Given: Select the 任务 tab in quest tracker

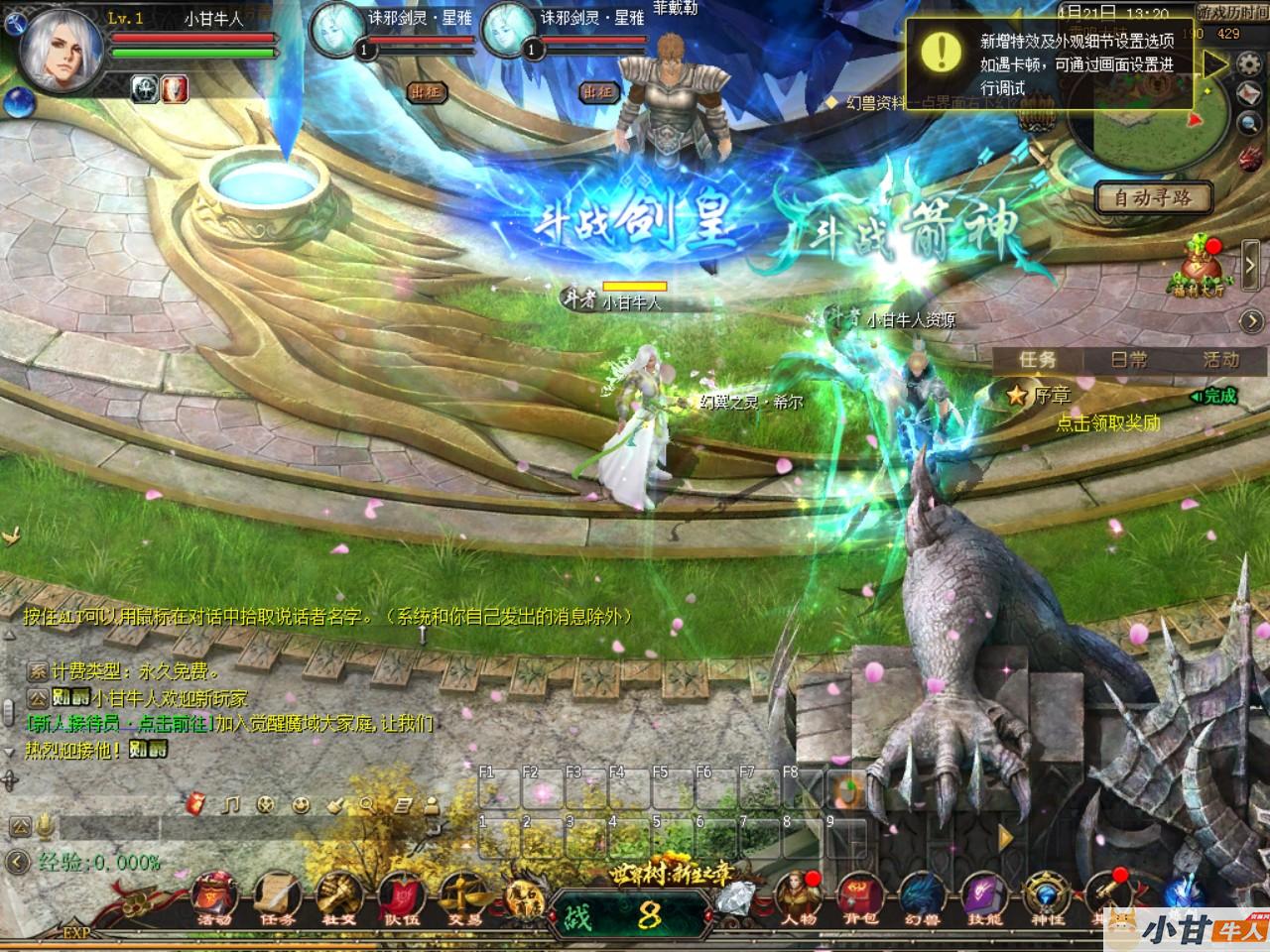Looking at the screenshot, I should (x=1038, y=360).
